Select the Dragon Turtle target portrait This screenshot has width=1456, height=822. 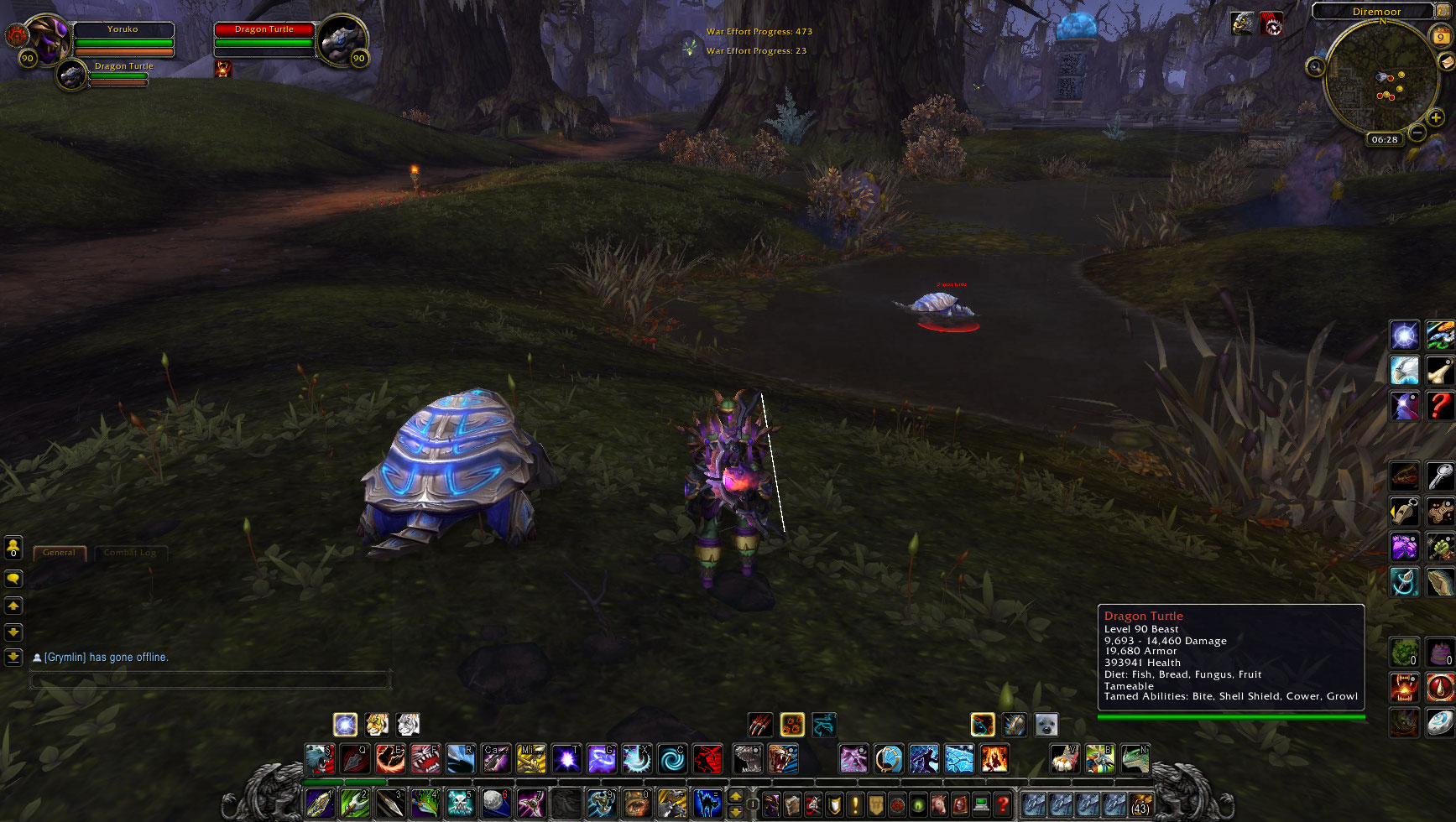coord(341,39)
